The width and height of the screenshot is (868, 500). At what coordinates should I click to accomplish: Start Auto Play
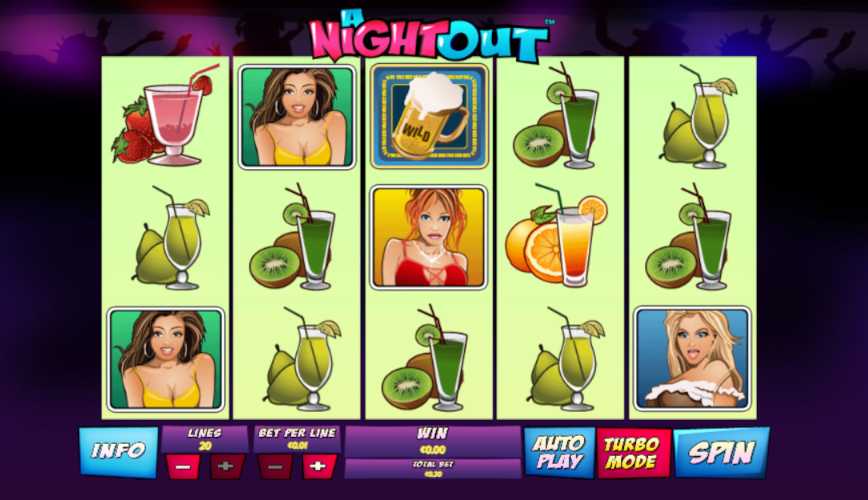(x=559, y=452)
